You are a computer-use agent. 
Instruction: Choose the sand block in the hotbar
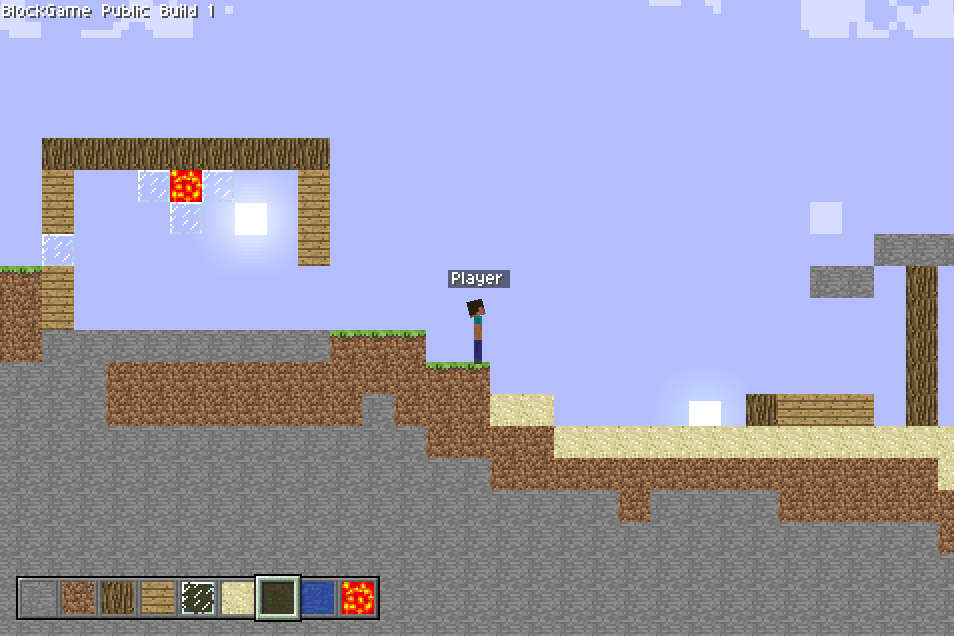pyautogui.click(x=238, y=598)
